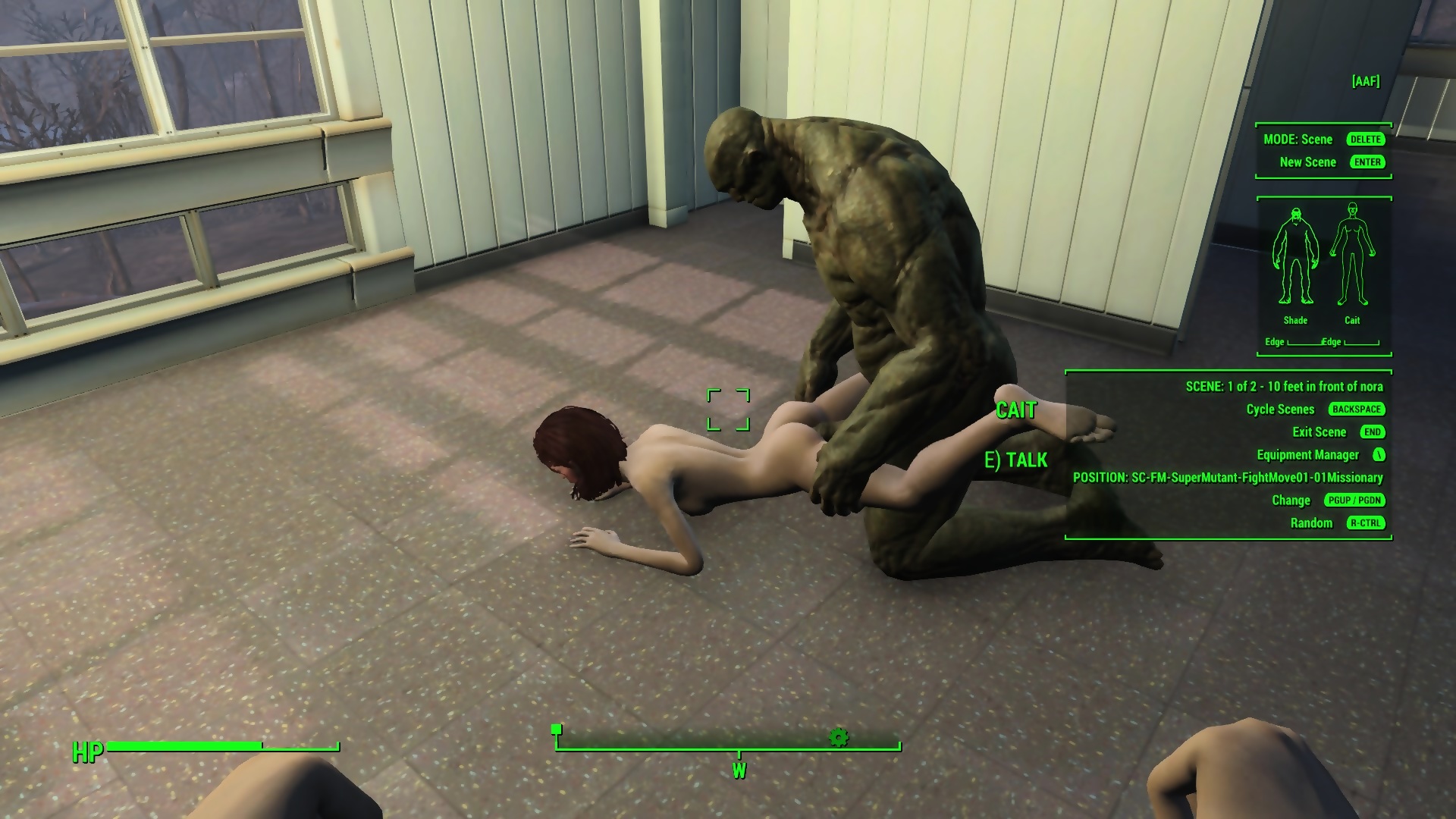Select the Shade actor figure
The height and width of the screenshot is (819, 1456).
point(1295,256)
